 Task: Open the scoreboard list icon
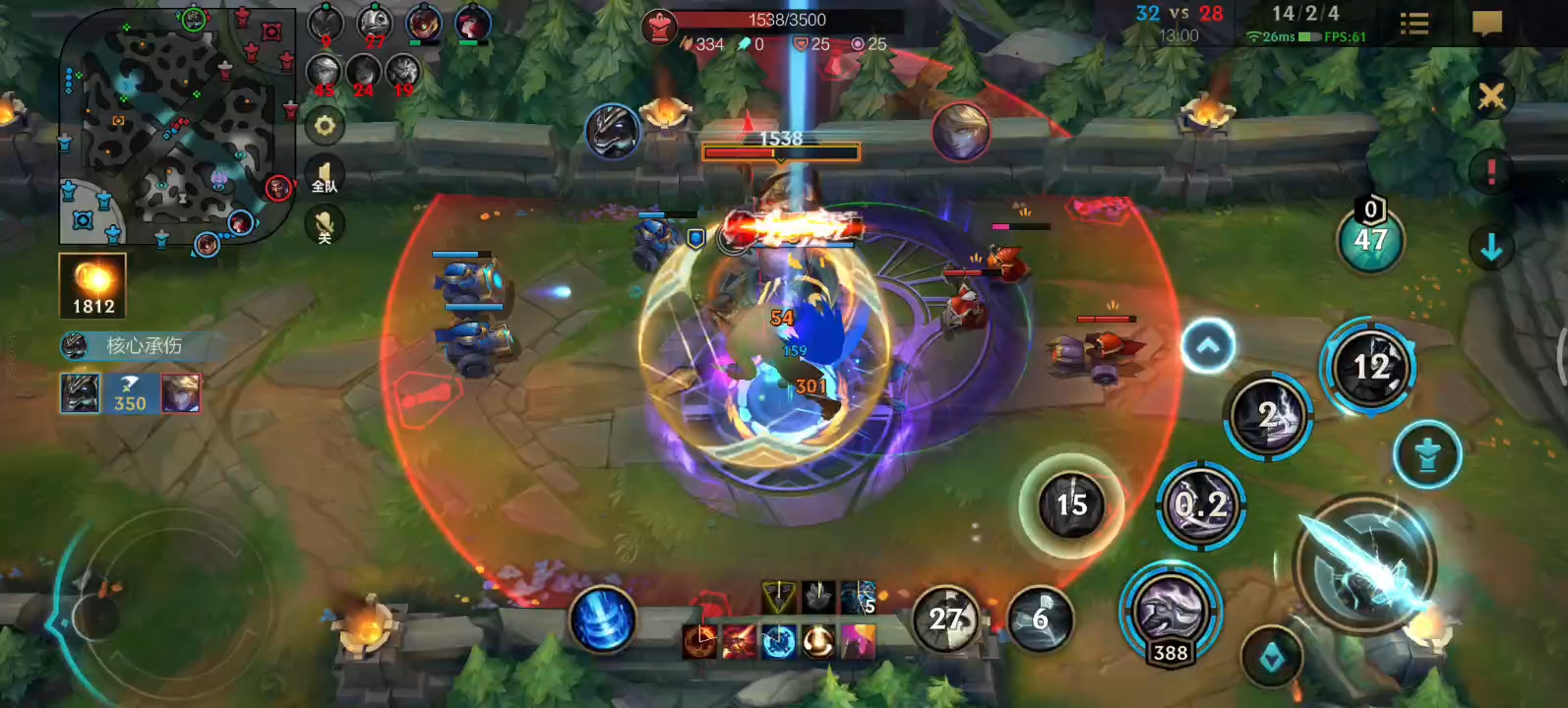pyautogui.click(x=1414, y=24)
